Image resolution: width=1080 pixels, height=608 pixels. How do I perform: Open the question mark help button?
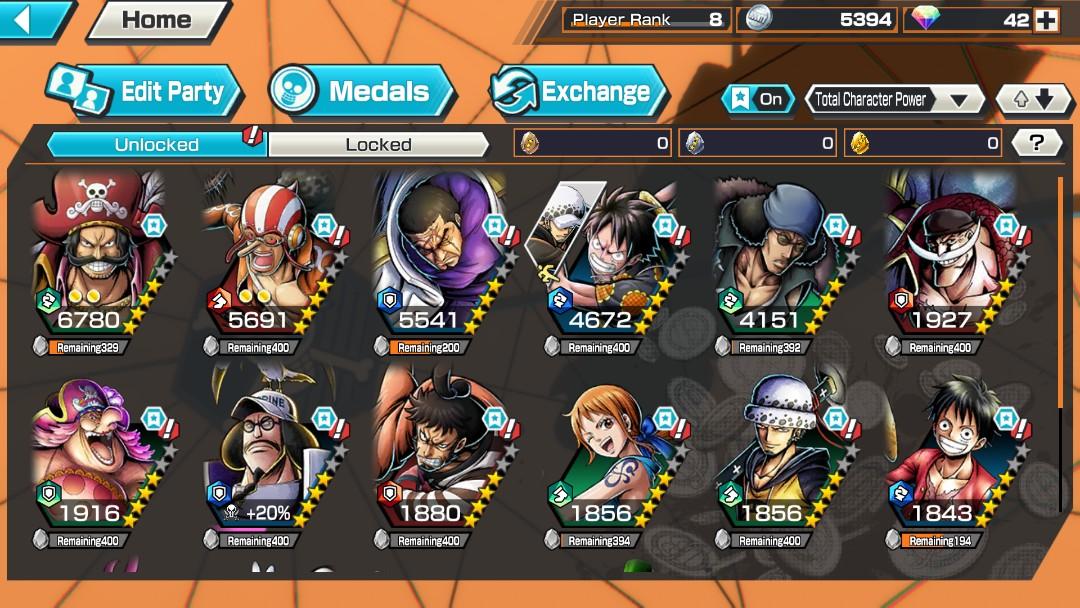[1036, 143]
